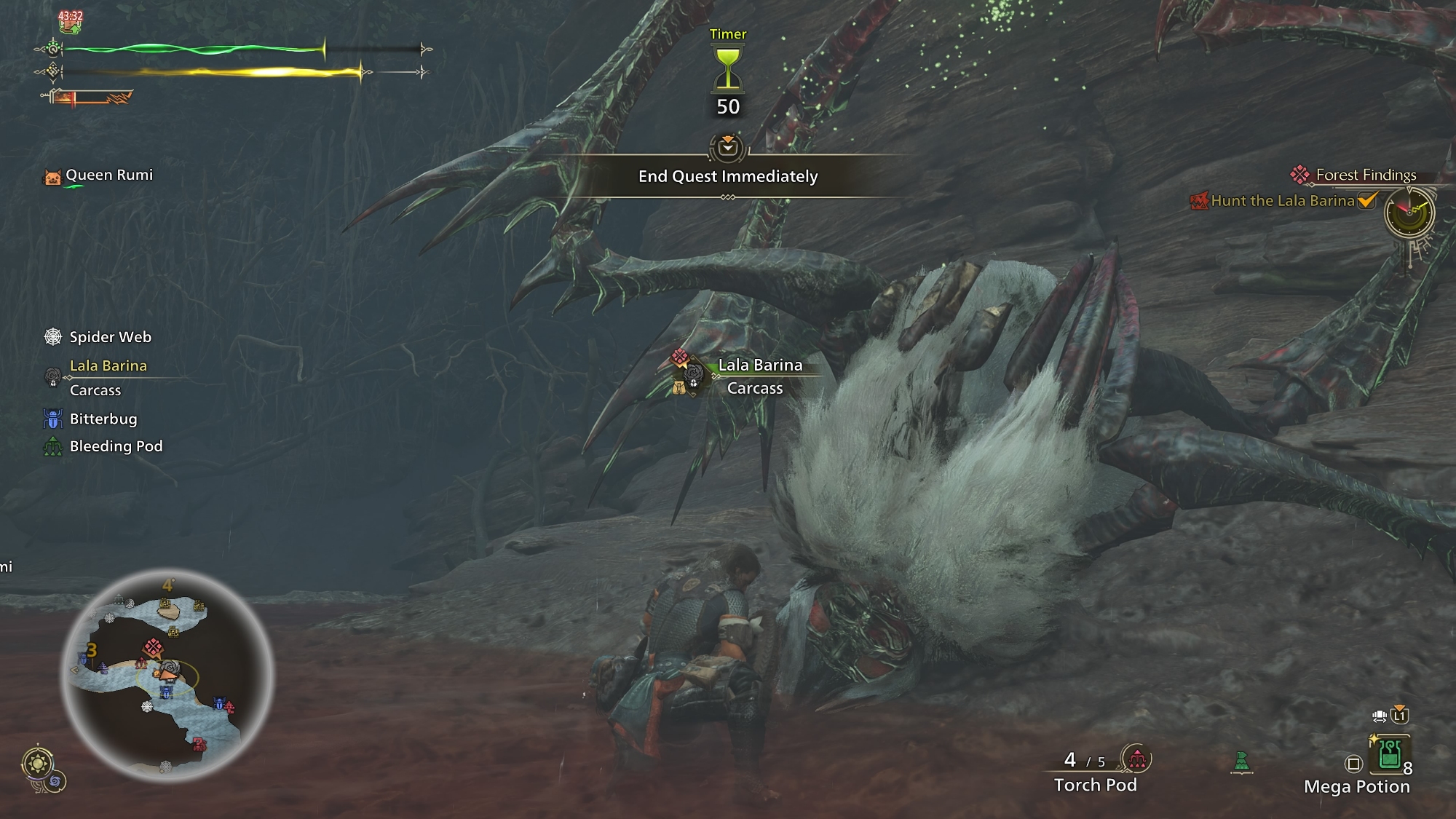The image size is (1456, 819).
Task: Pick Bleeding Pod from nearby list
Action: (116, 446)
